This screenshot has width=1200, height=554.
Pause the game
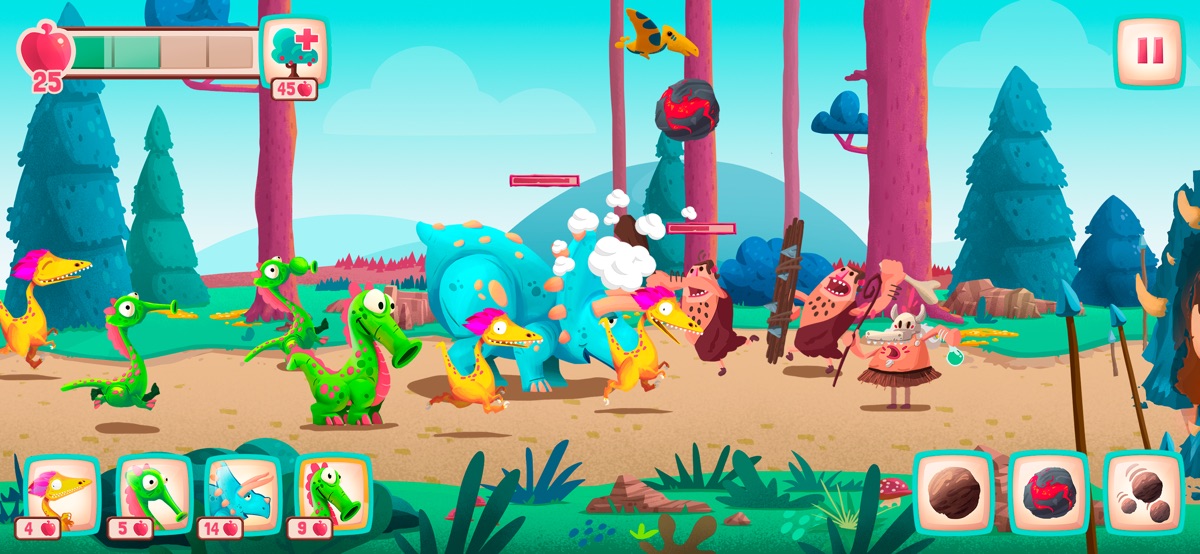[1150, 51]
